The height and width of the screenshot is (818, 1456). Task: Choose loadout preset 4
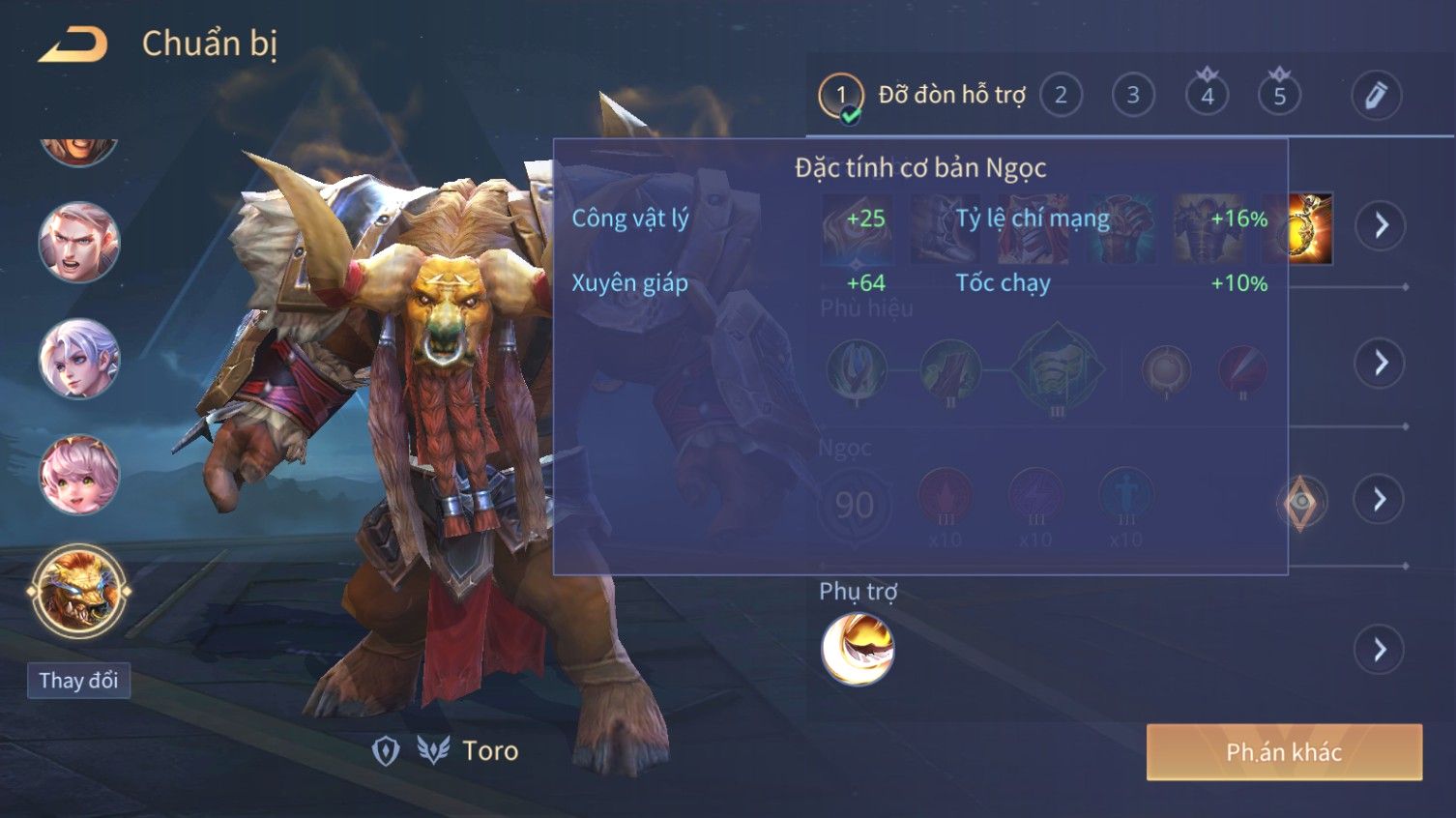point(1207,95)
